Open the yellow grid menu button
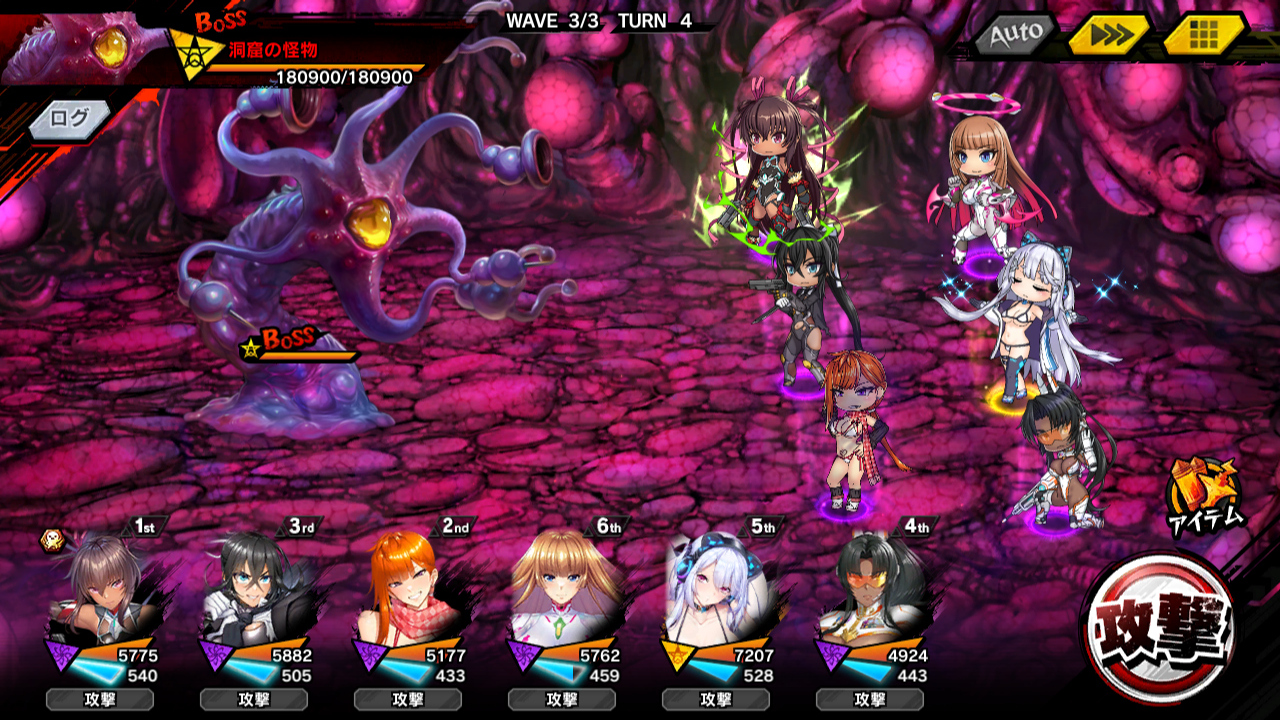This screenshot has width=1280, height=720. pos(1203,35)
